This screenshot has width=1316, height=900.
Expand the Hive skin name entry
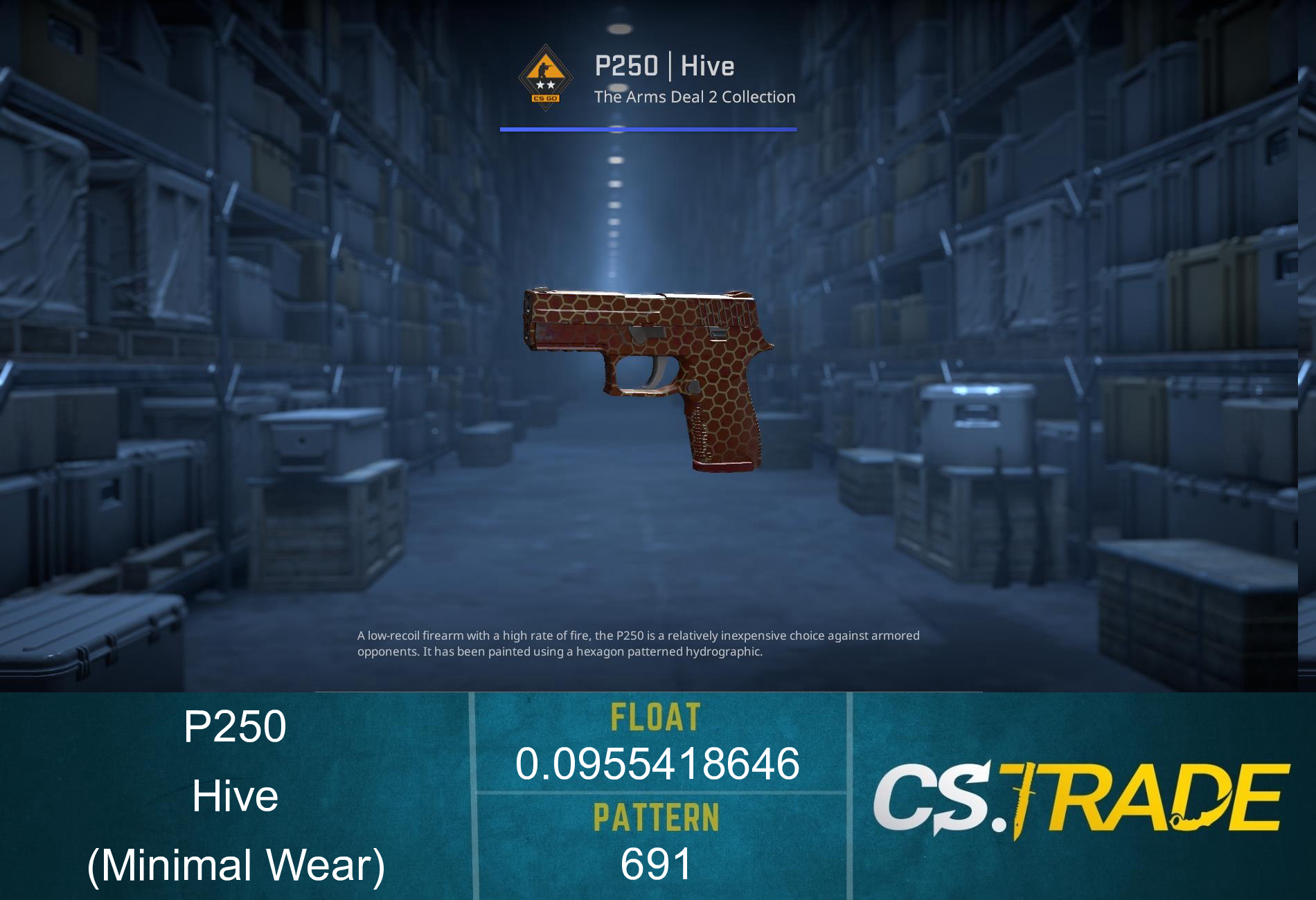(x=235, y=796)
